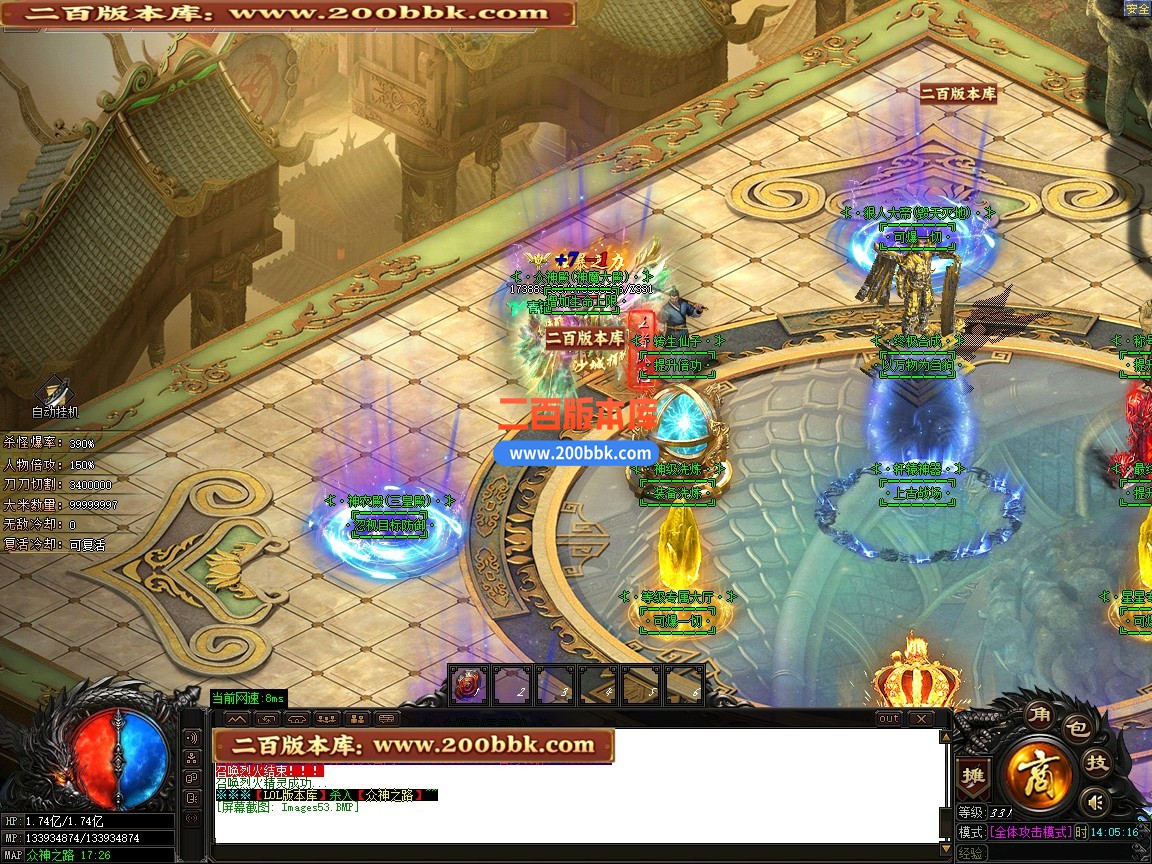This screenshot has height=864, width=1152.
Task: Open the three-person group chat toolbar button
Action: click(326, 719)
